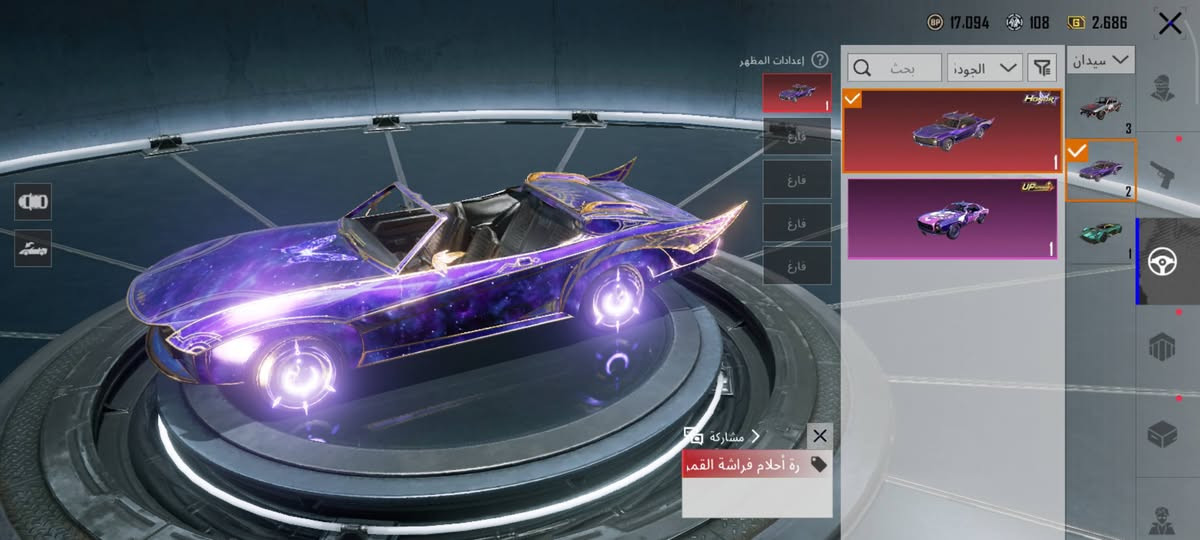This screenshot has height=540, width=1200.
Task: Choose the white and purple car skin card
Action: [951, 219]
